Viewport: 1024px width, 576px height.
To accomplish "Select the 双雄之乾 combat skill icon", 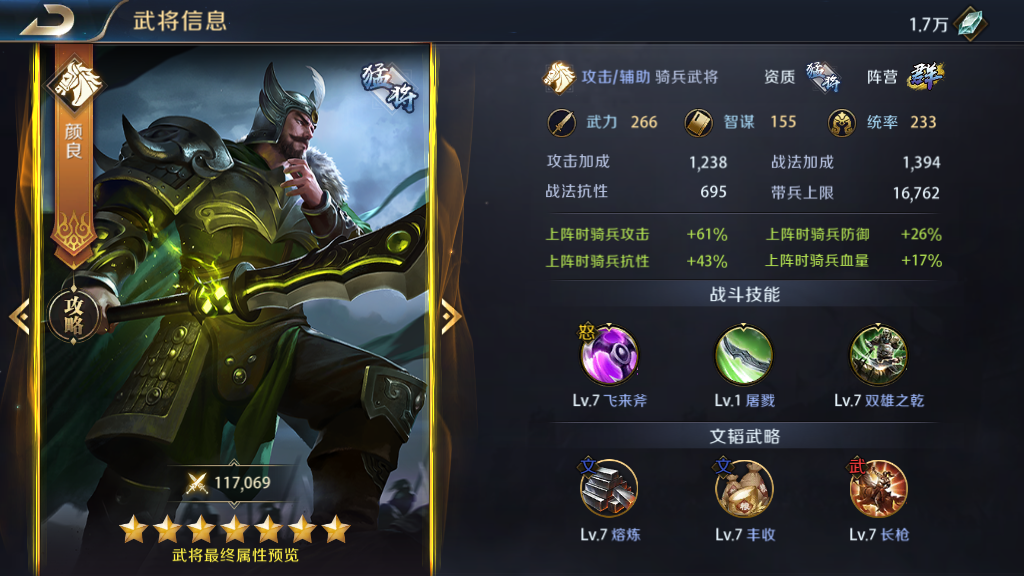I will (878, 355).
